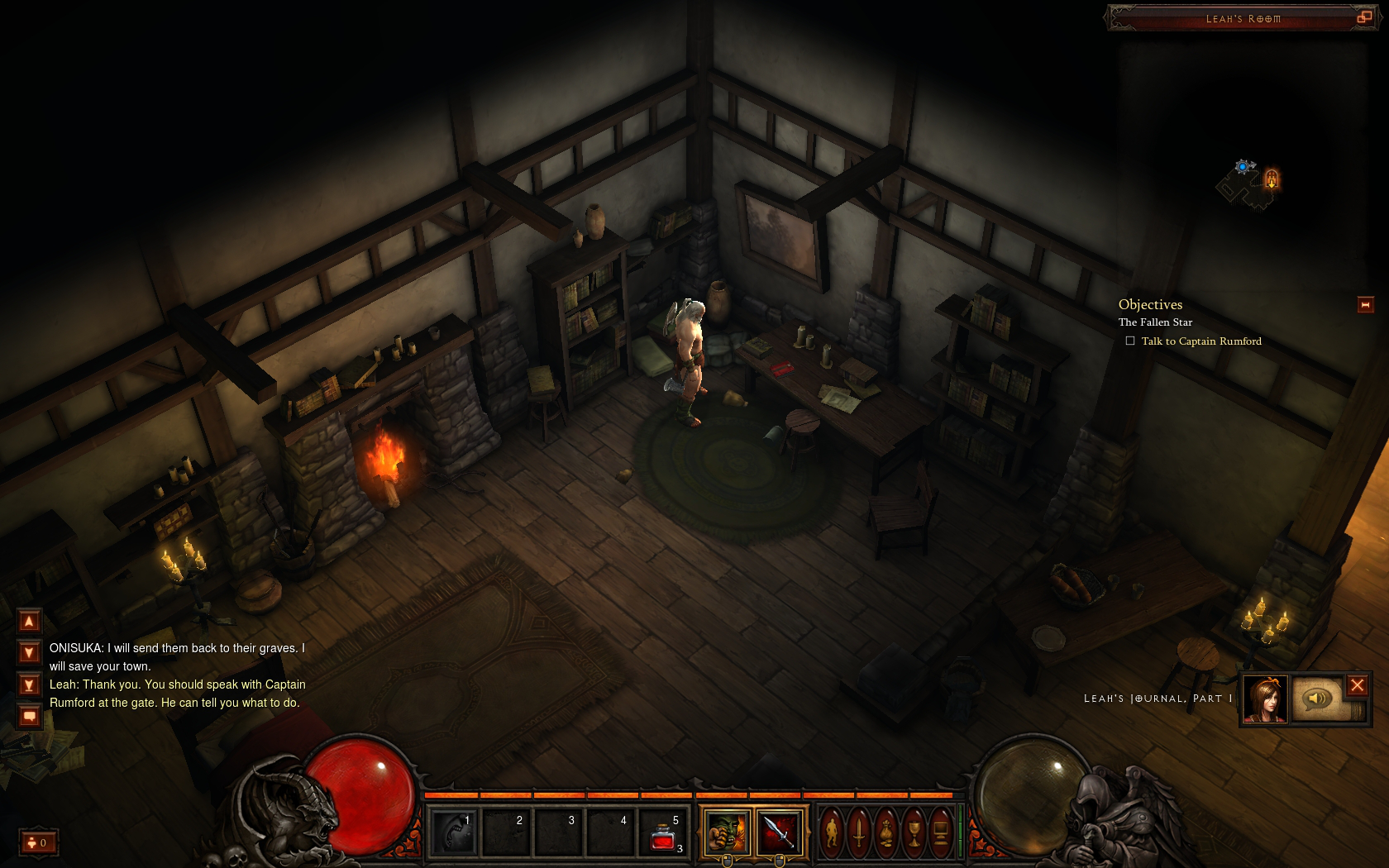Collapse the Objectives tracker panel
1389x868 pixels.
1365,305
